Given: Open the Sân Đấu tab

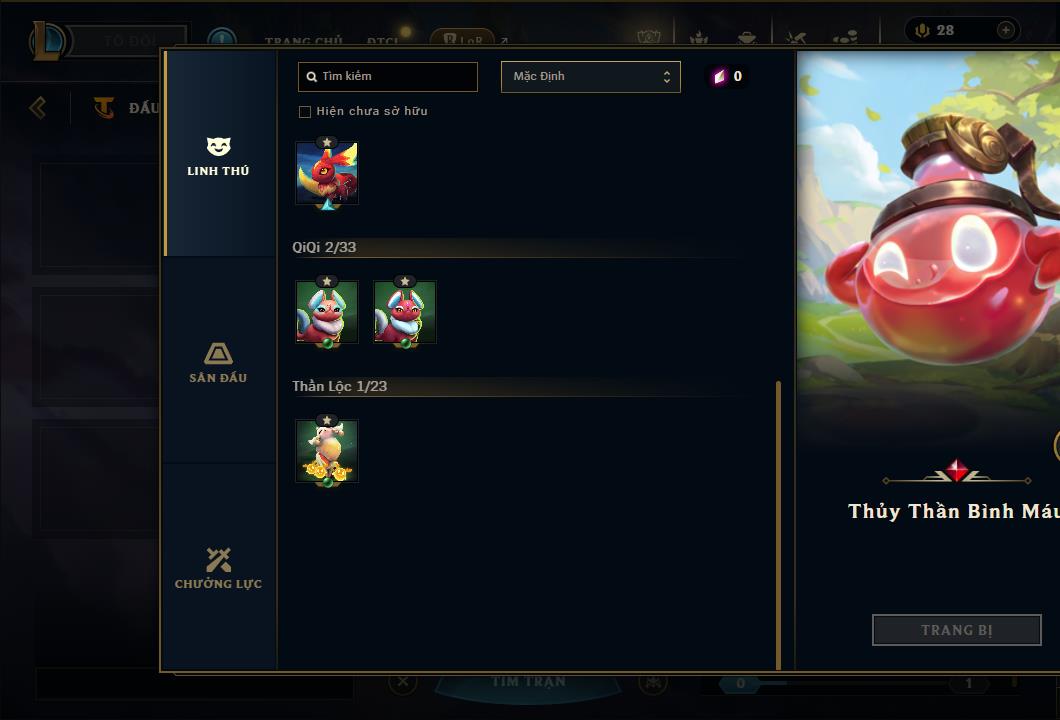Looking at the screenshot, I should (x=218, y=362).
